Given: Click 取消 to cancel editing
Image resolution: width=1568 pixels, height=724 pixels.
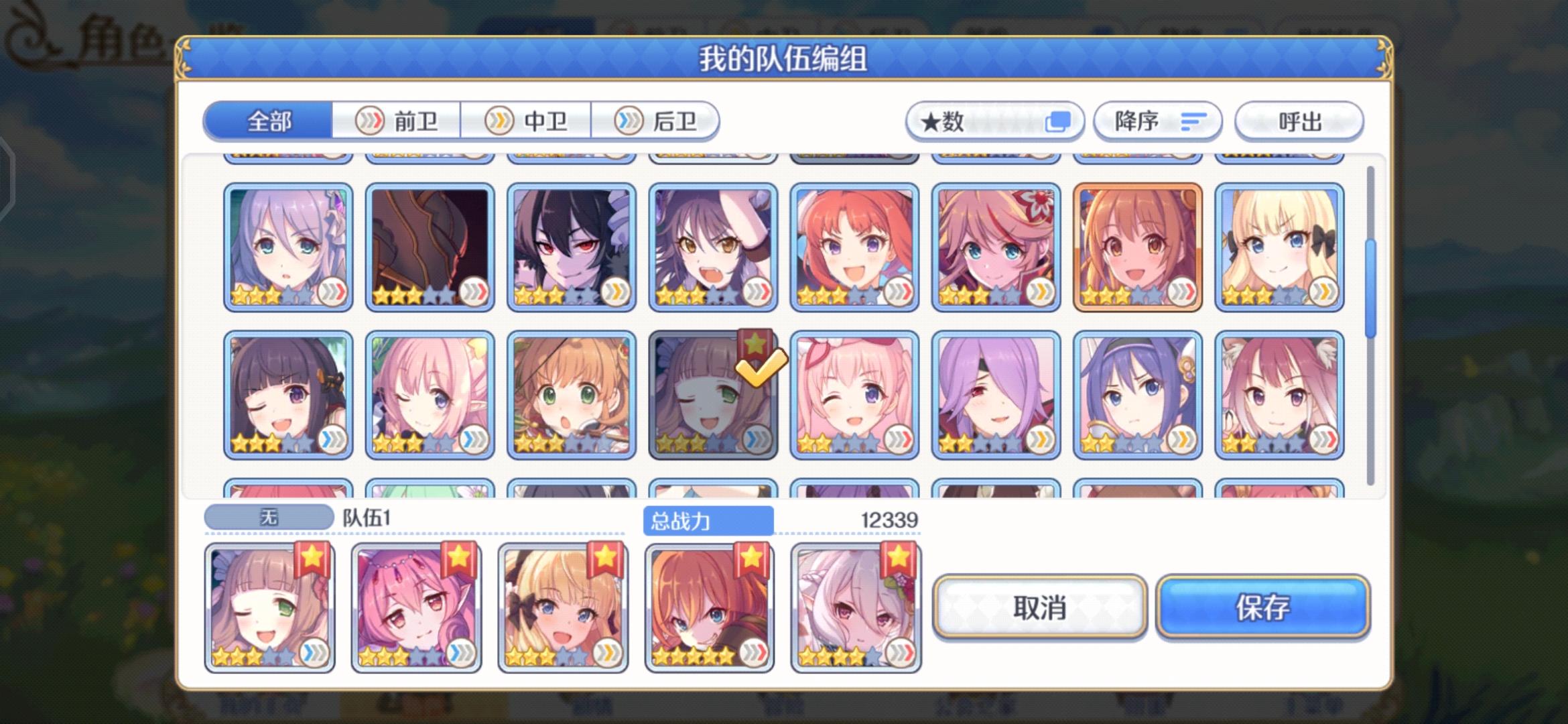Looking at the screenshot, I should pyautogui.click(x=1042, y=609).
